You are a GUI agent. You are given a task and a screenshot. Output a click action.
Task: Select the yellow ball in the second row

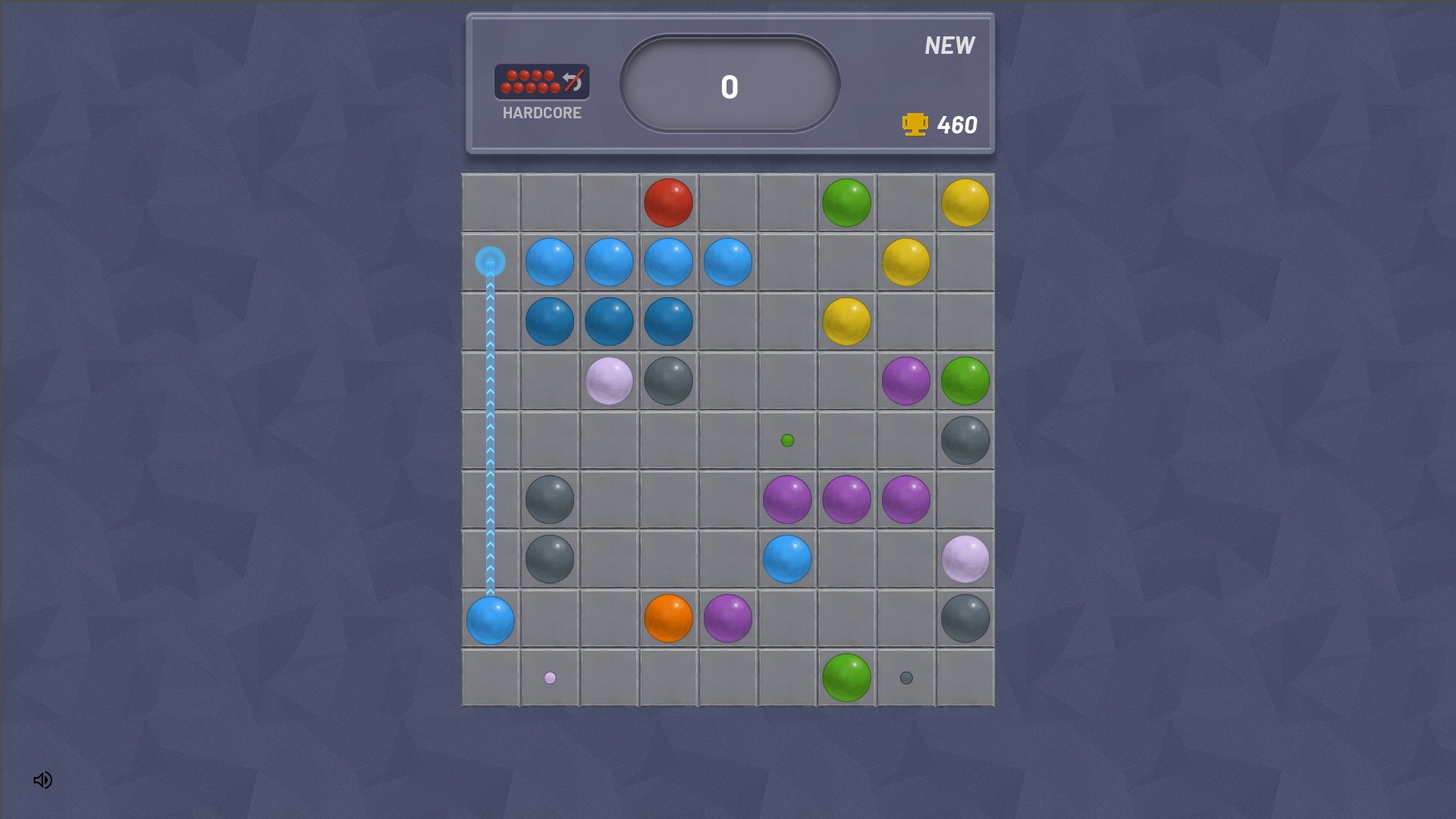coord(905,262)
